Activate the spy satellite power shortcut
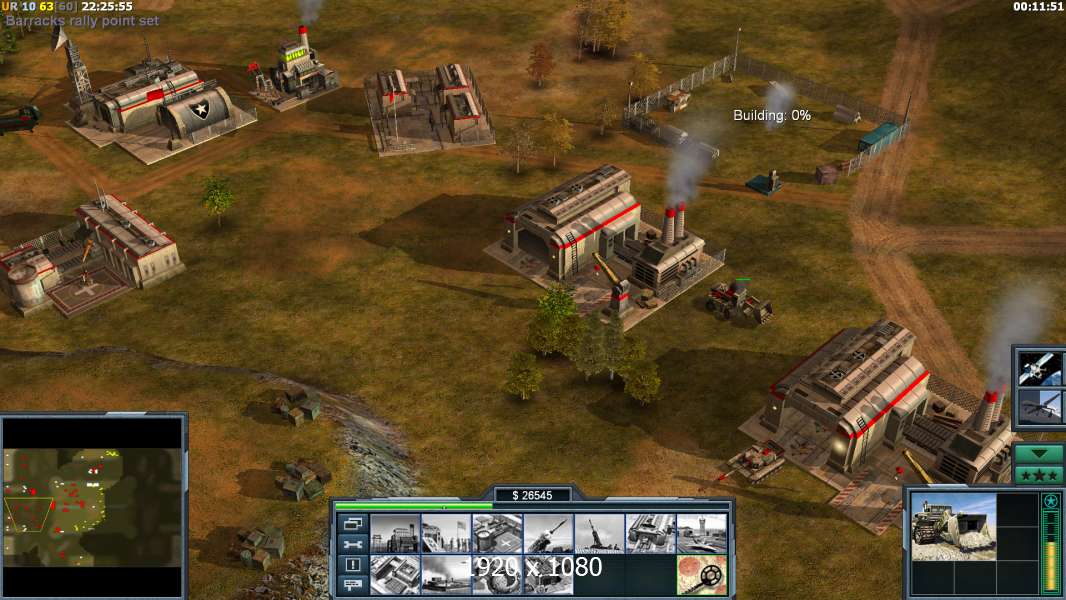 click(1039, 369)
